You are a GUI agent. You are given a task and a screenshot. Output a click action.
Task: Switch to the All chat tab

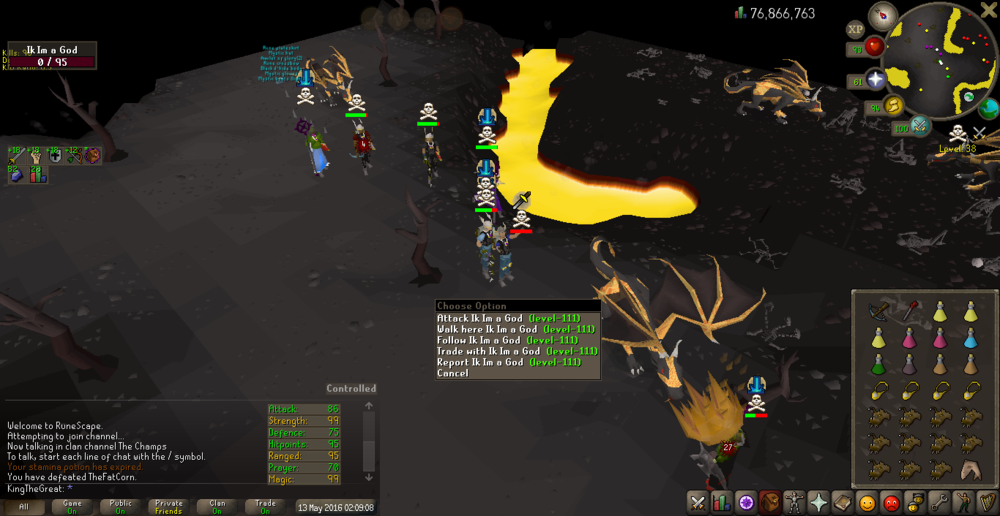tap(24, 506)
